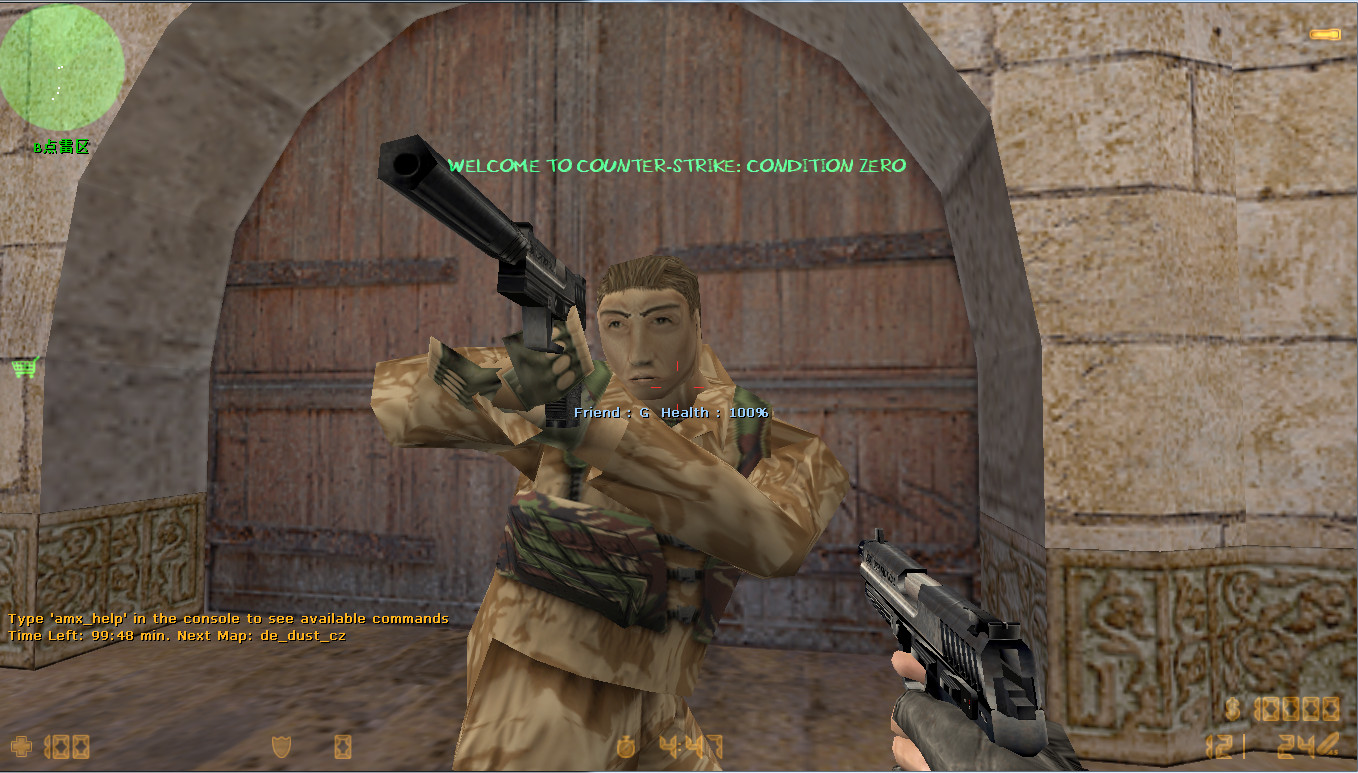
Task: Click the health cross icon
Action: pyautogui.click(x=20, y=746)
